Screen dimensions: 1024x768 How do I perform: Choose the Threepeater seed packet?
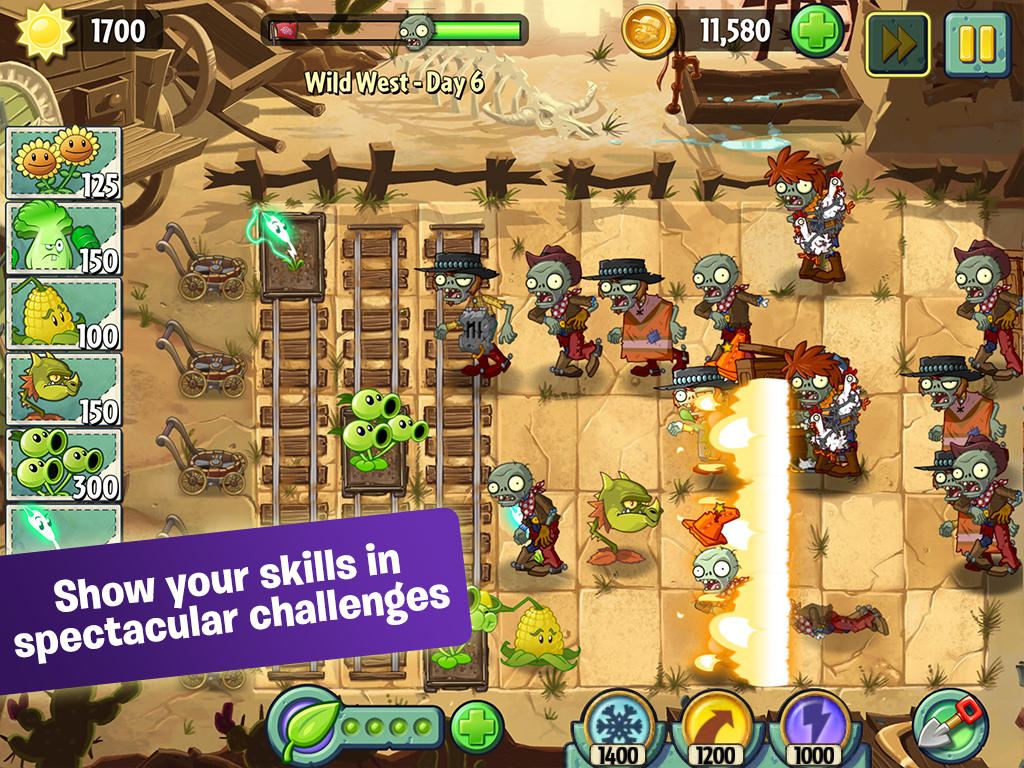[64, 465]
